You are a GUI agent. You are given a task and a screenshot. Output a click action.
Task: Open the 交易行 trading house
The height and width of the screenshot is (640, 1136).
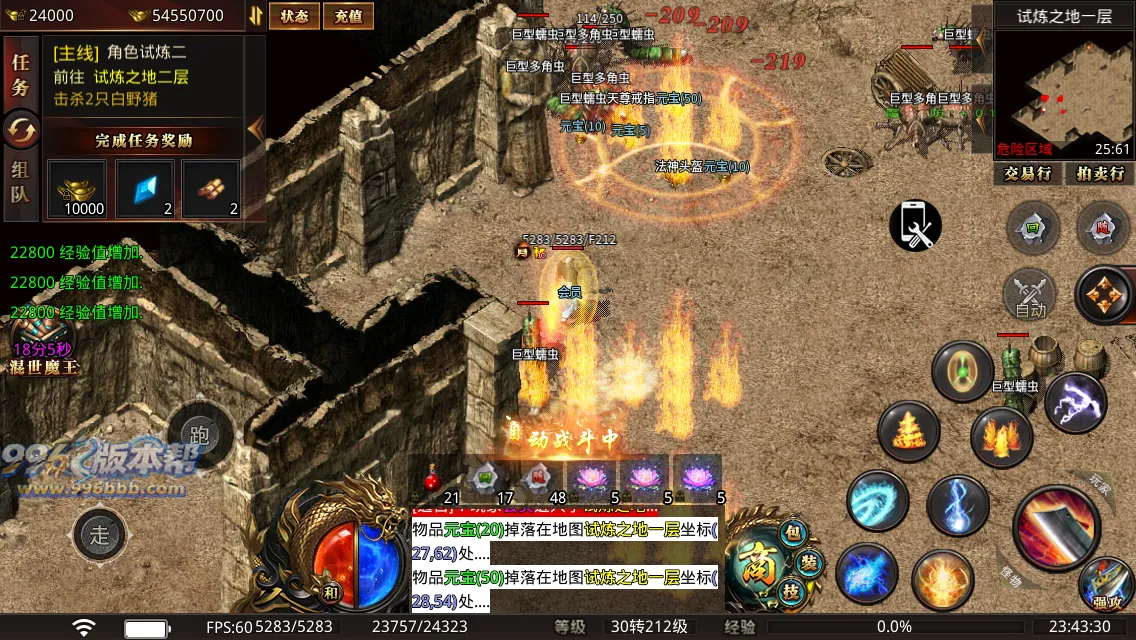click(1027, 173)
